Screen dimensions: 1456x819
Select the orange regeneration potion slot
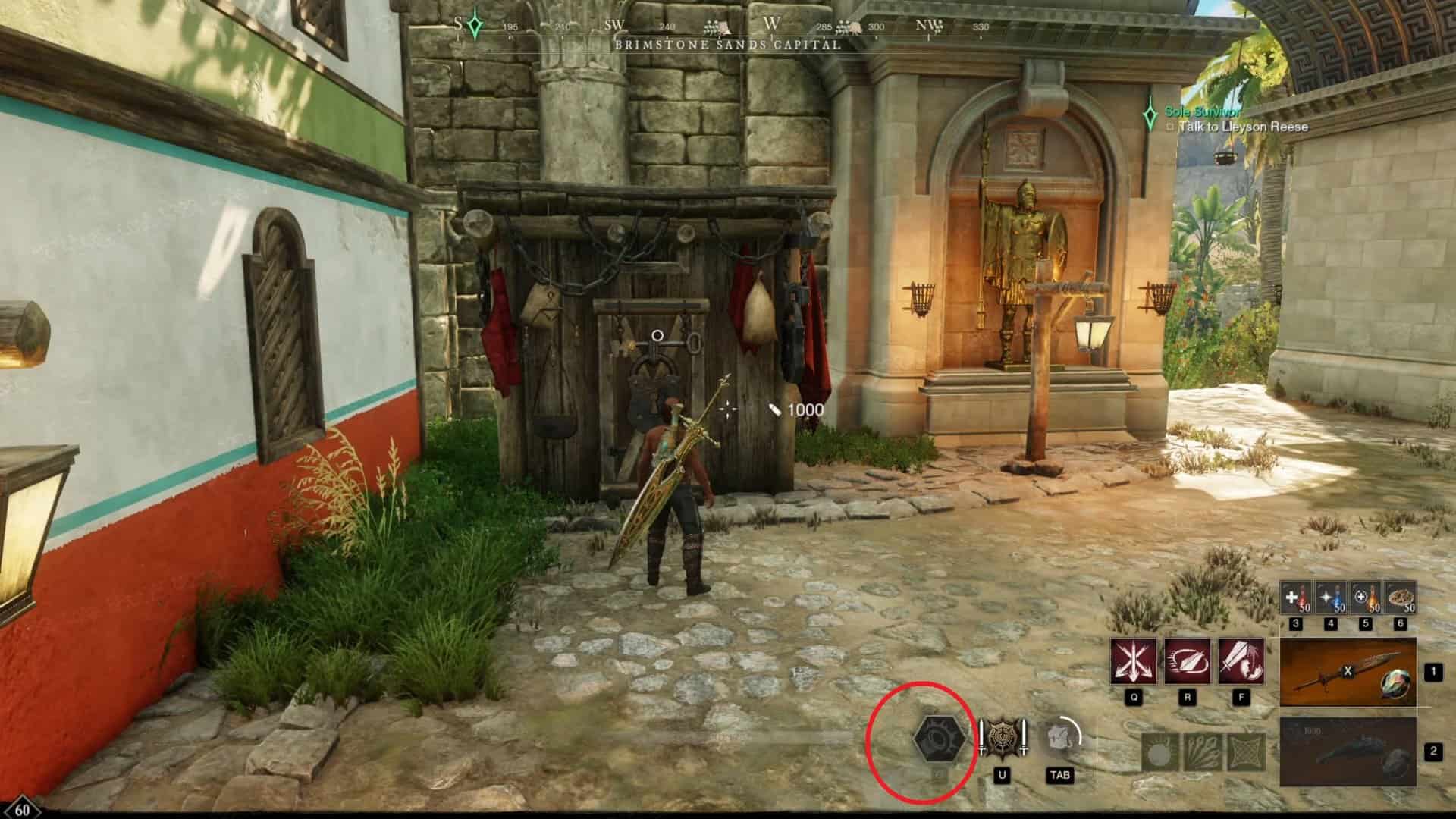coord(1366,598)
